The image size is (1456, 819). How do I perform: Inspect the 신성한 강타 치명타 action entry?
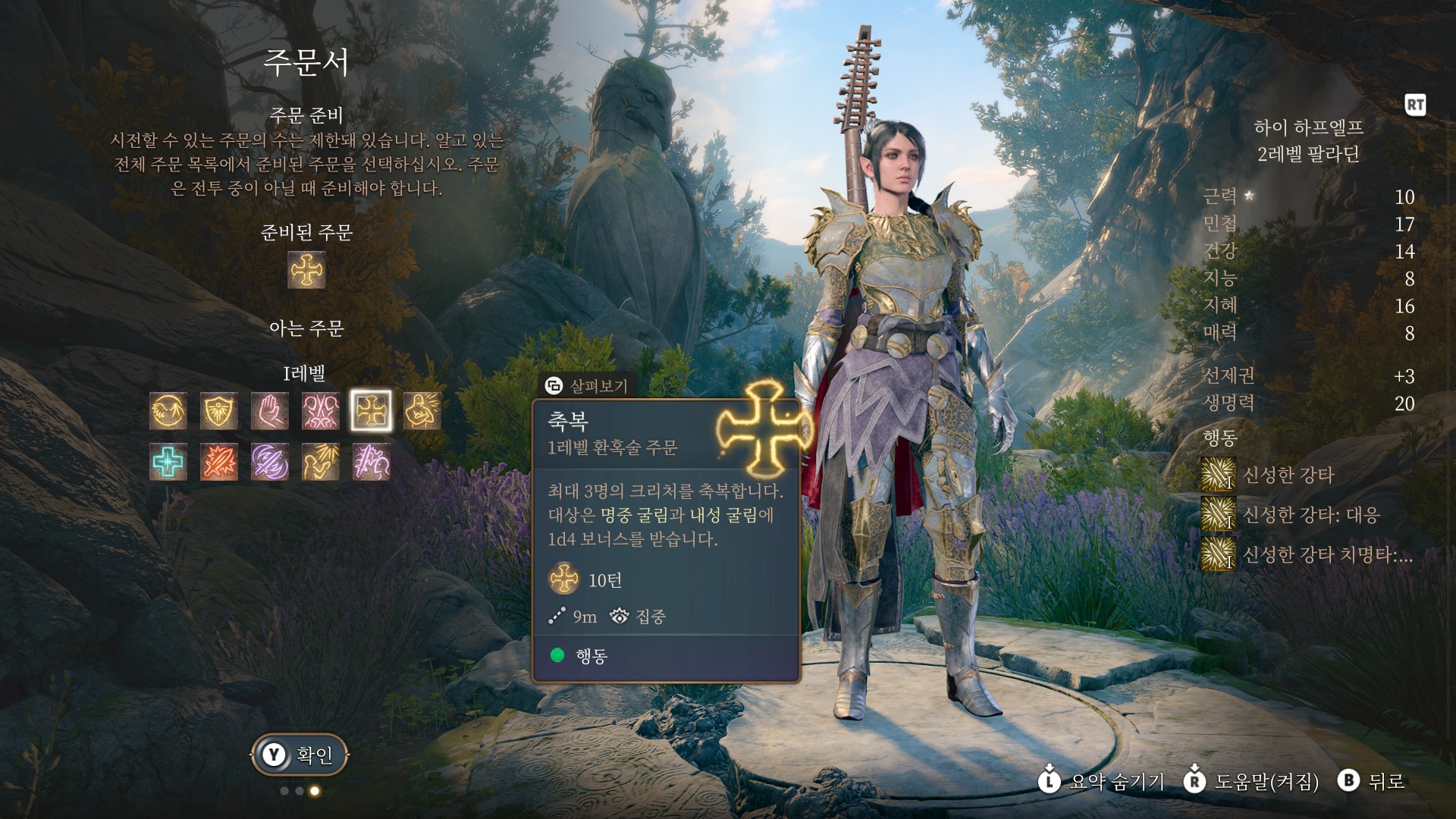point(1327,555)
